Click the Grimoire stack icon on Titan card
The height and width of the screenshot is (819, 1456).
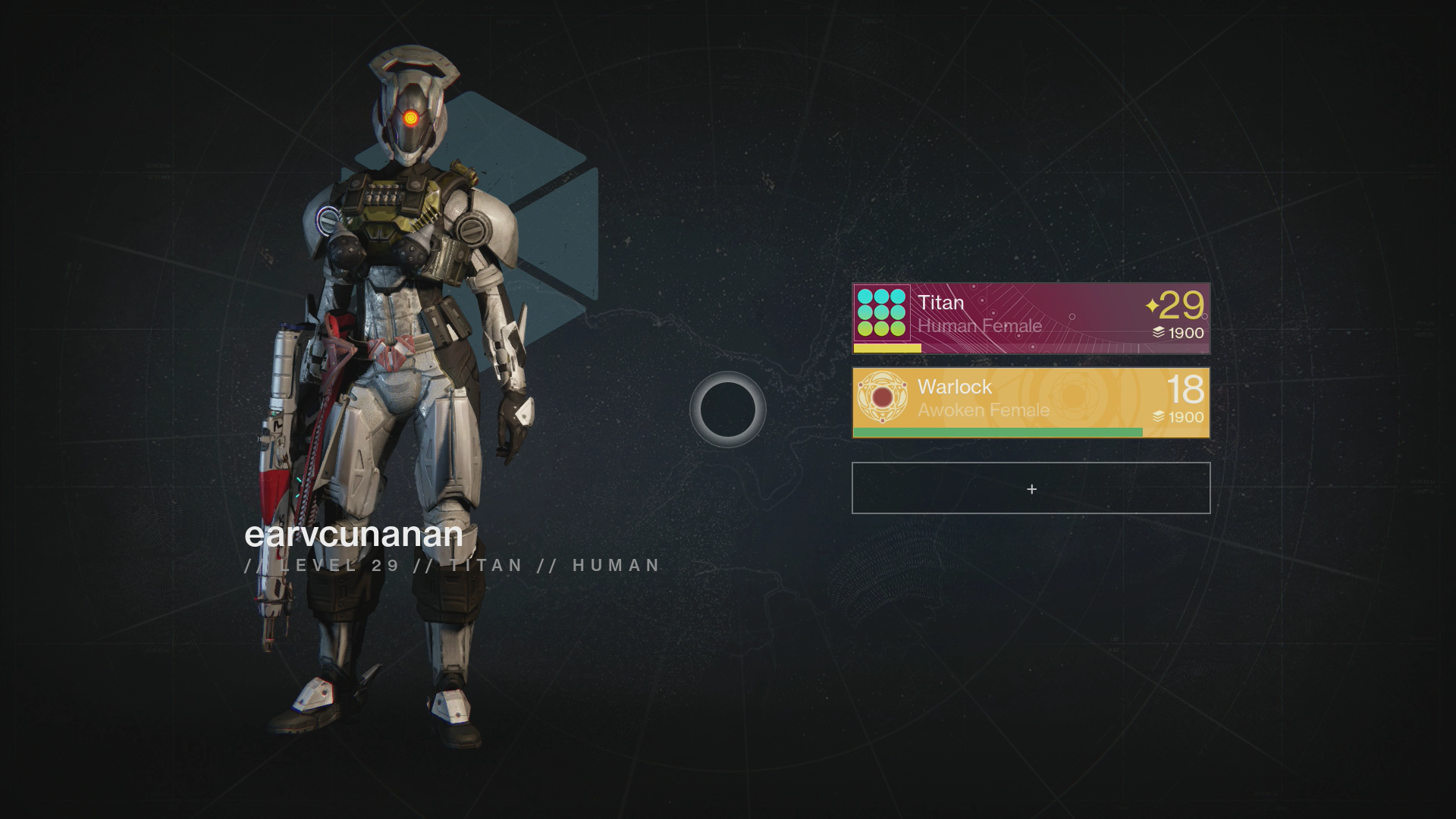point(1159,331)
